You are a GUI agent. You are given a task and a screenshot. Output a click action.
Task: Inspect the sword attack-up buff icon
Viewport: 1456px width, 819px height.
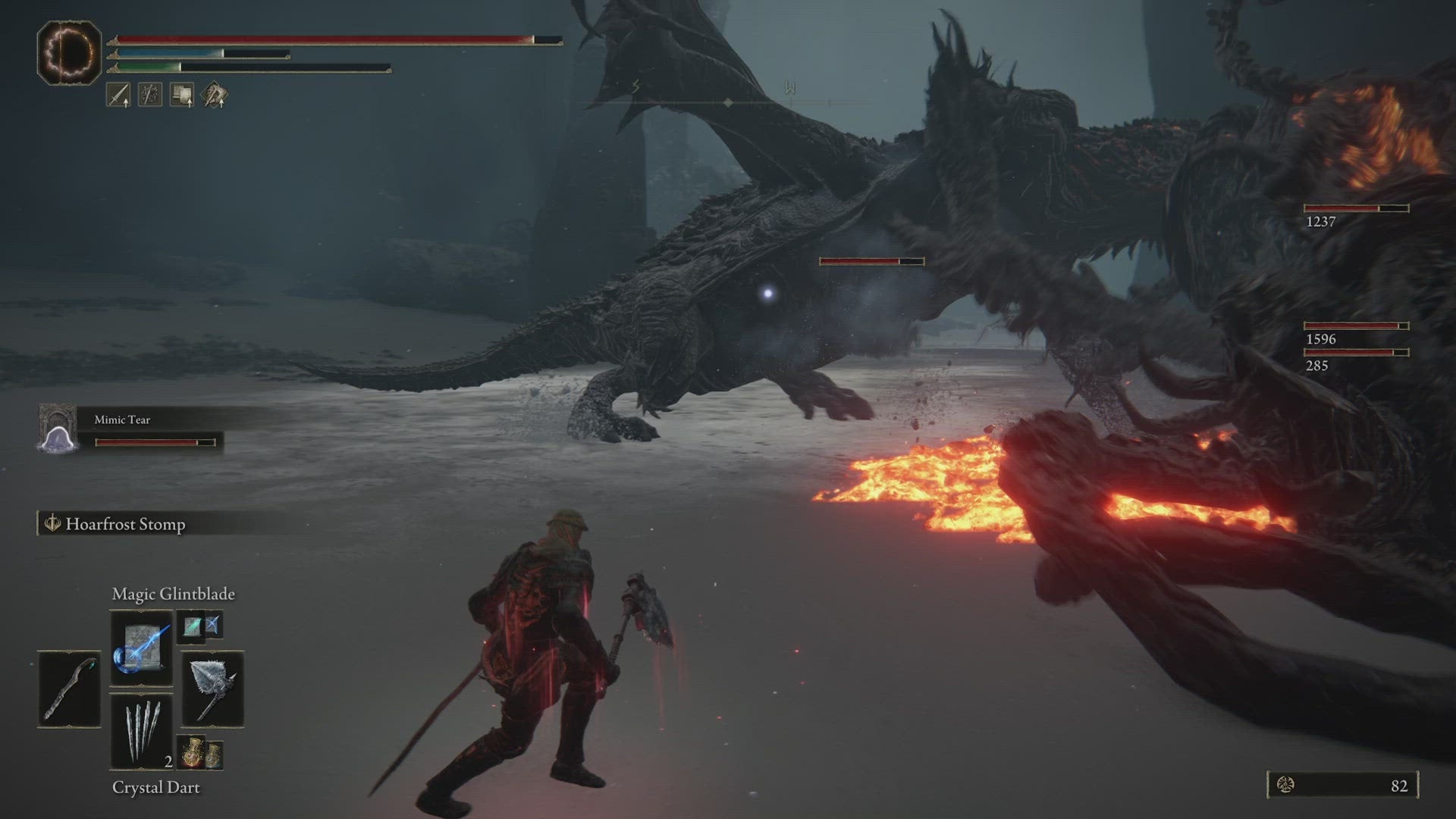pyautogui.click(x=118, y=95)
